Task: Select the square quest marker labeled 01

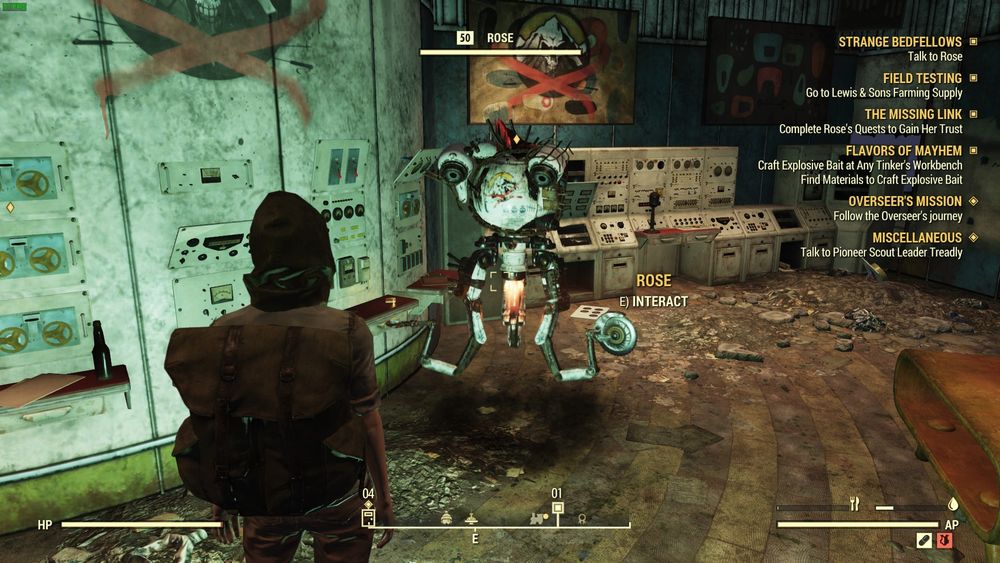Action: (558, 507)
